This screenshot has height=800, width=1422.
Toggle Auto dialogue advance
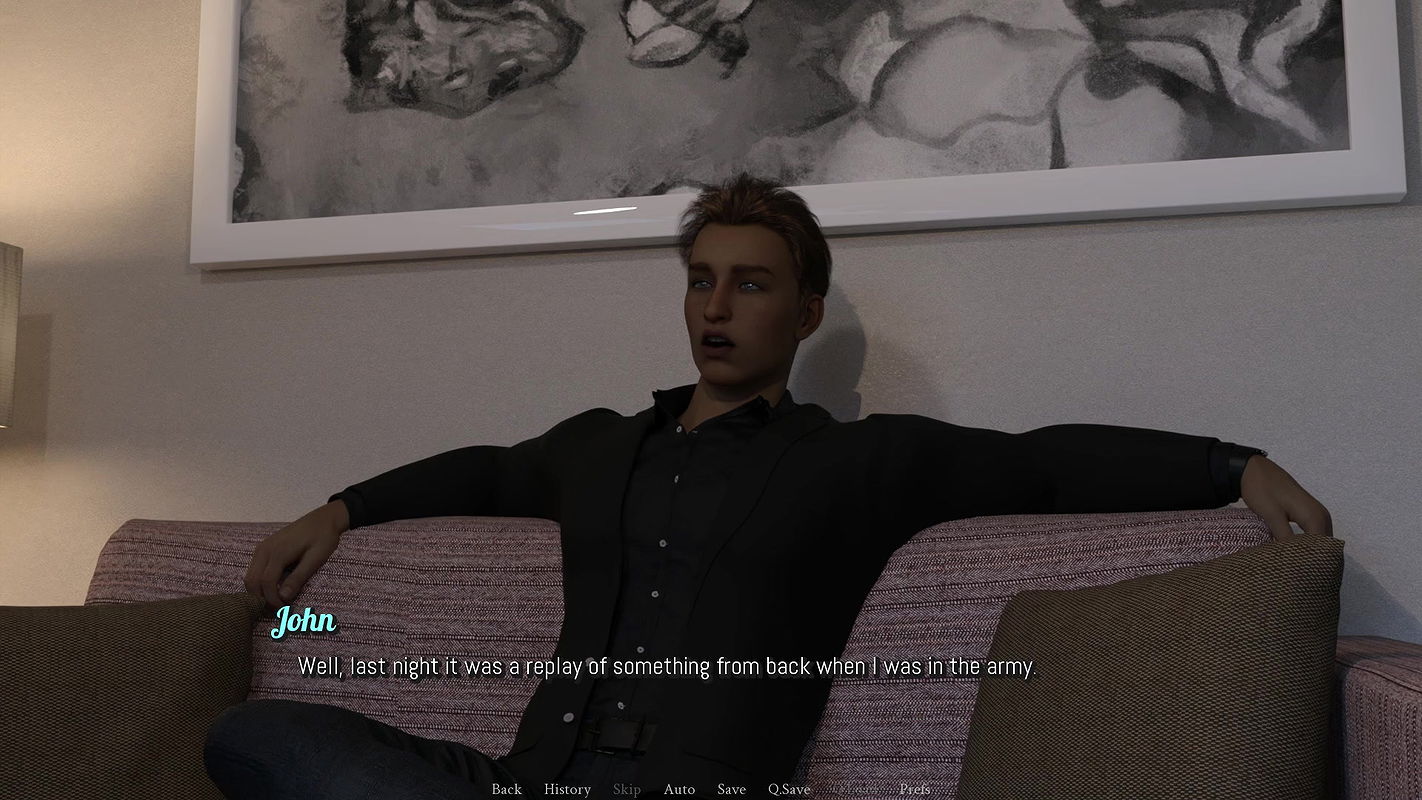tap(679, 789)
